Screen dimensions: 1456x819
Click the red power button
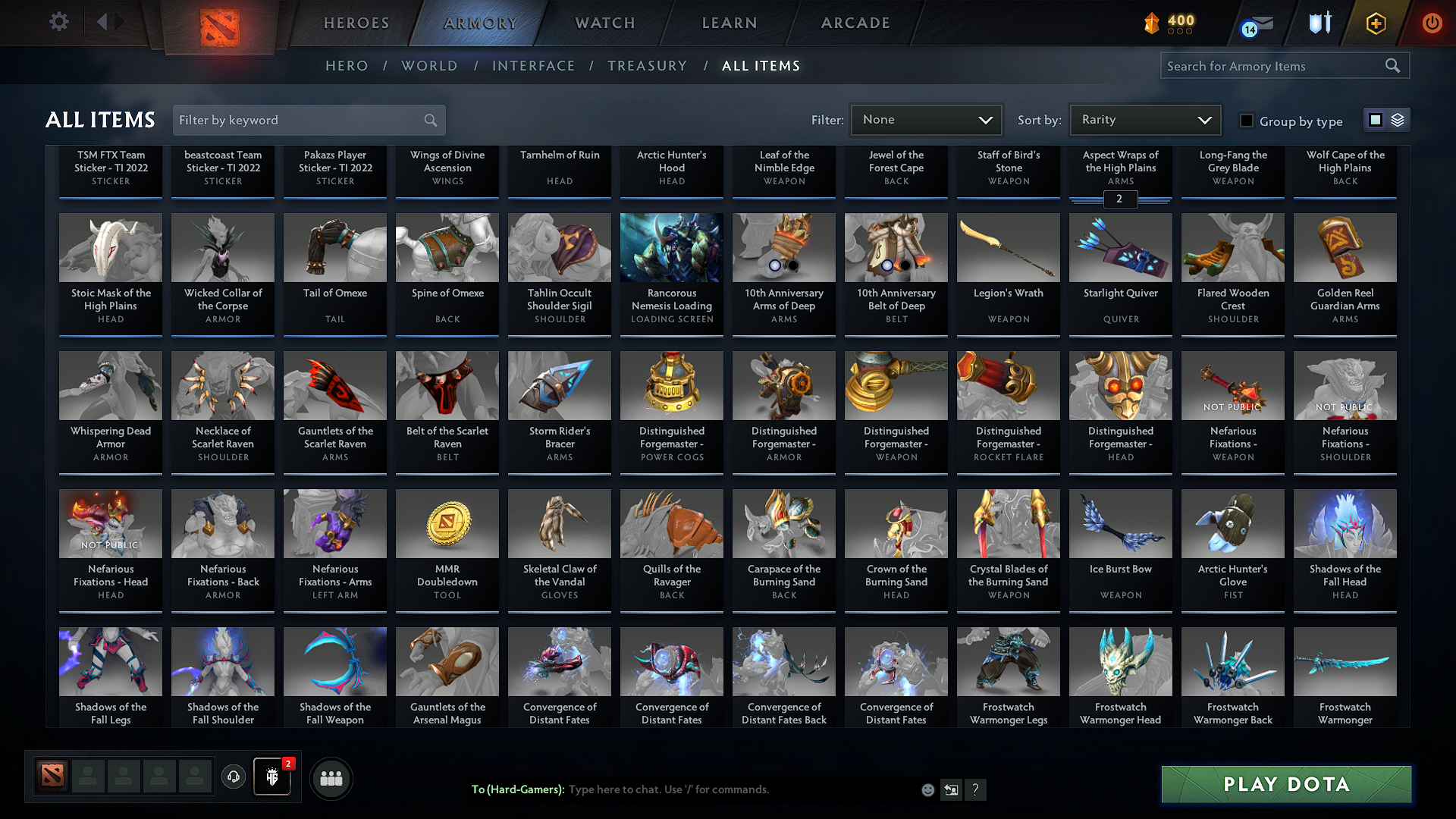[1432, 24]
